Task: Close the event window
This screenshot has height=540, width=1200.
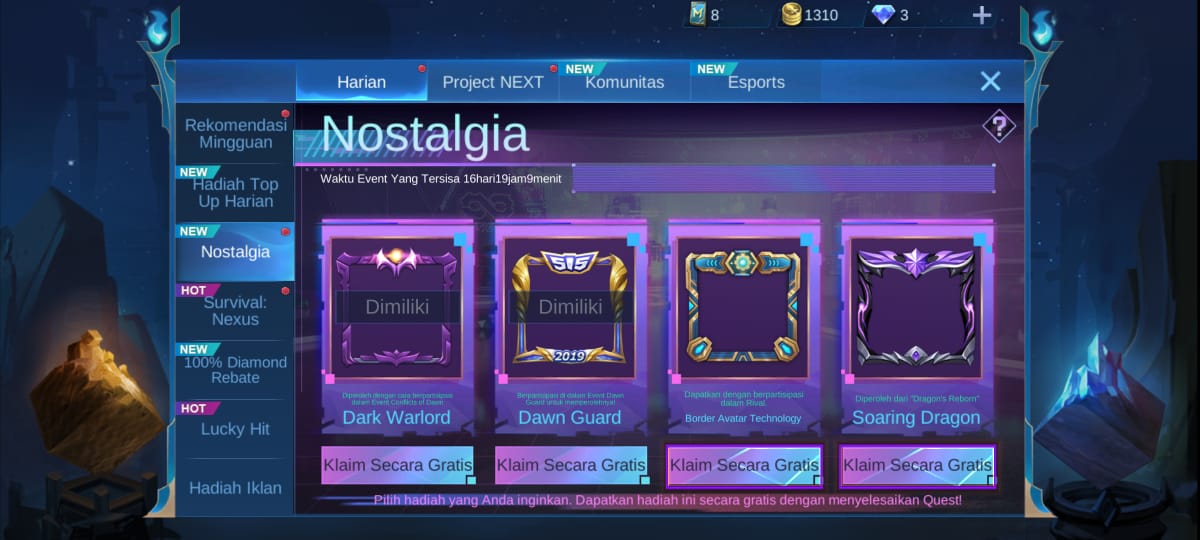Action: [990, 81]
